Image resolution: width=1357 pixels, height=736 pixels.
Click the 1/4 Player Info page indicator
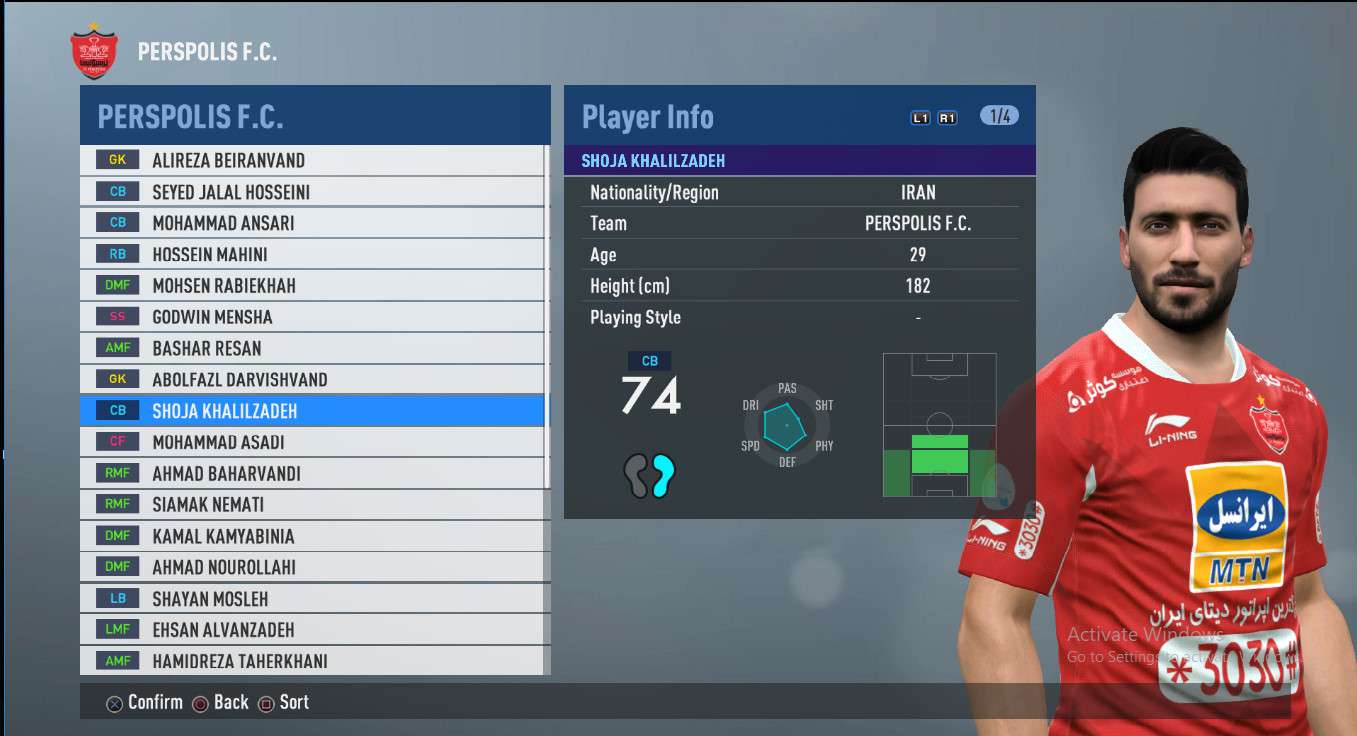coord(999,116)
